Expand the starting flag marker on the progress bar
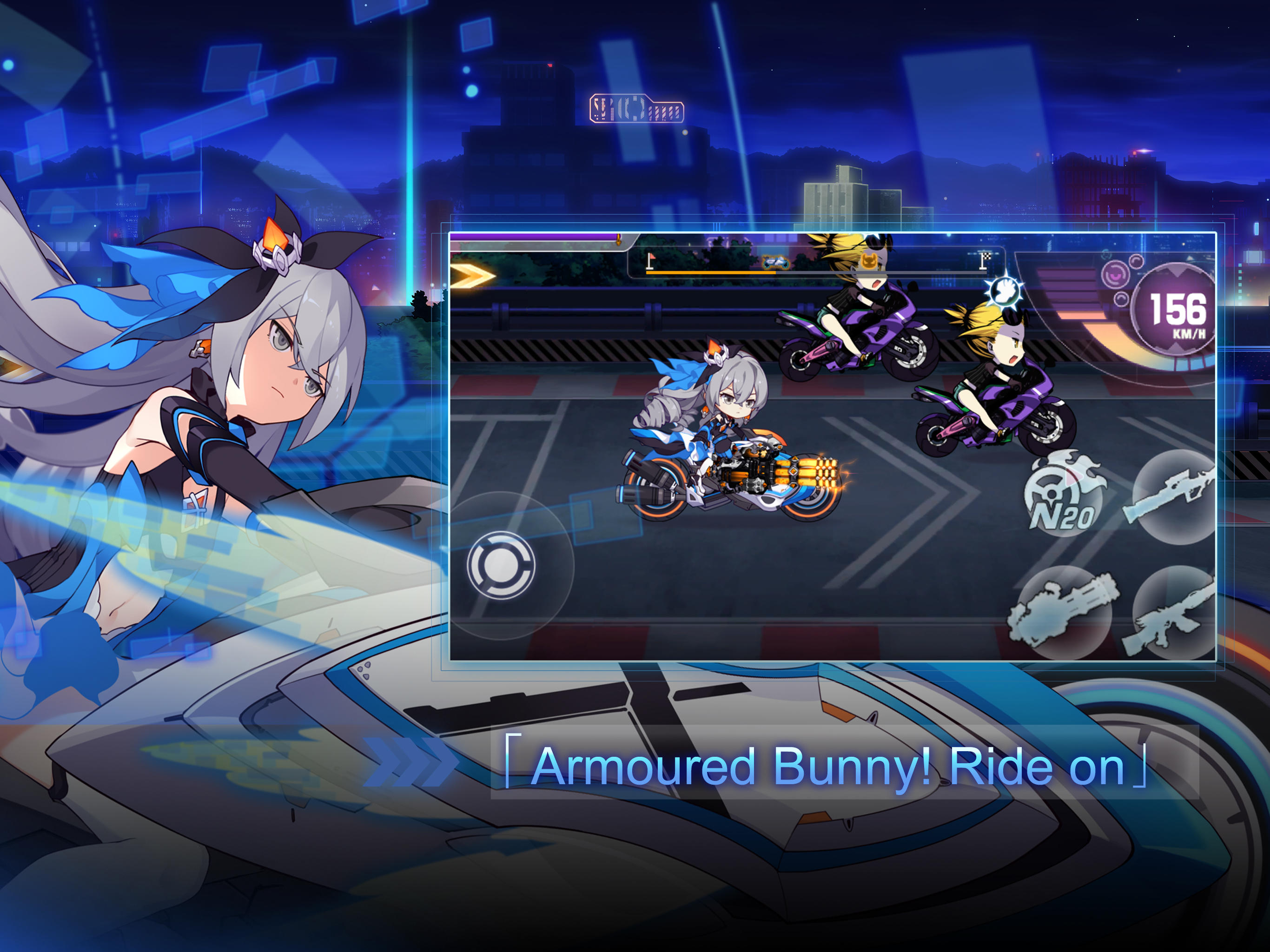Viewport: 1270px width, 952px height. (650, 259)
